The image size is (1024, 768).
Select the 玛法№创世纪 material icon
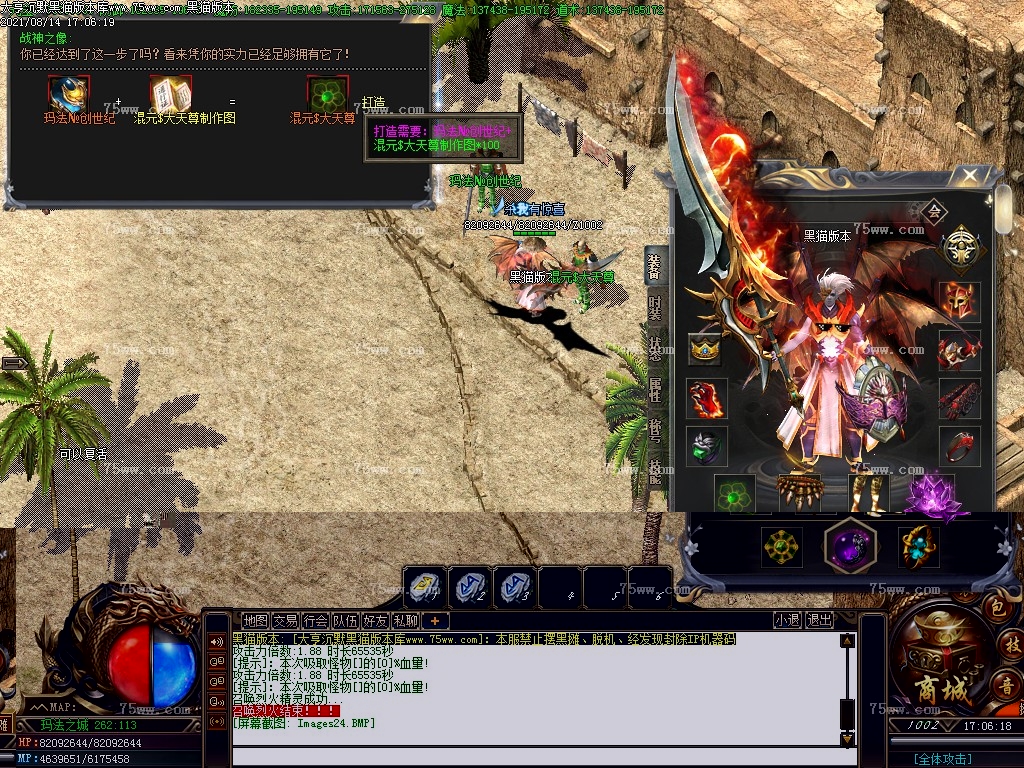pyautogui.click(x=69, y=95)
